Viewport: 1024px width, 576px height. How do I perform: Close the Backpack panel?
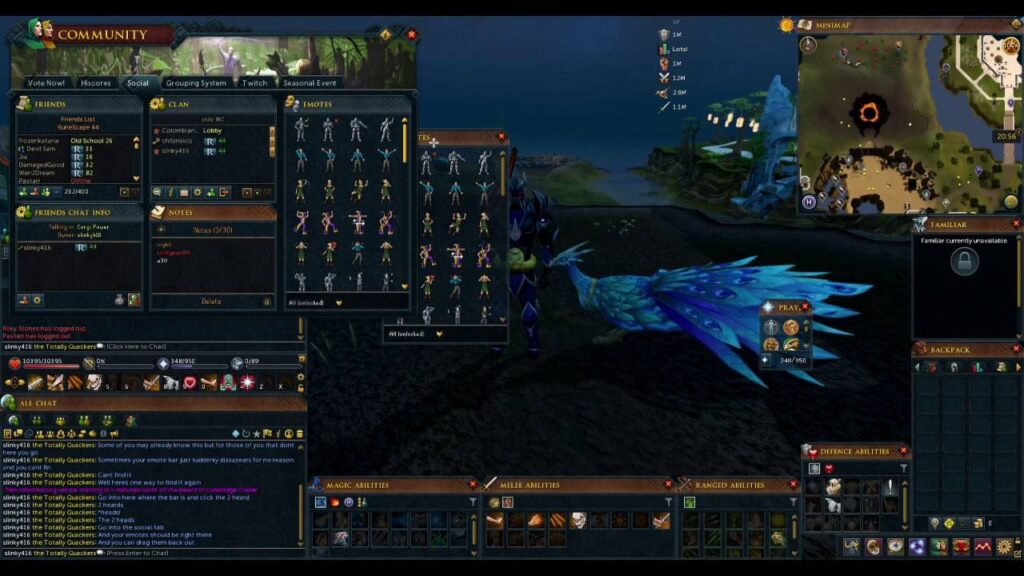[1016, 351]
